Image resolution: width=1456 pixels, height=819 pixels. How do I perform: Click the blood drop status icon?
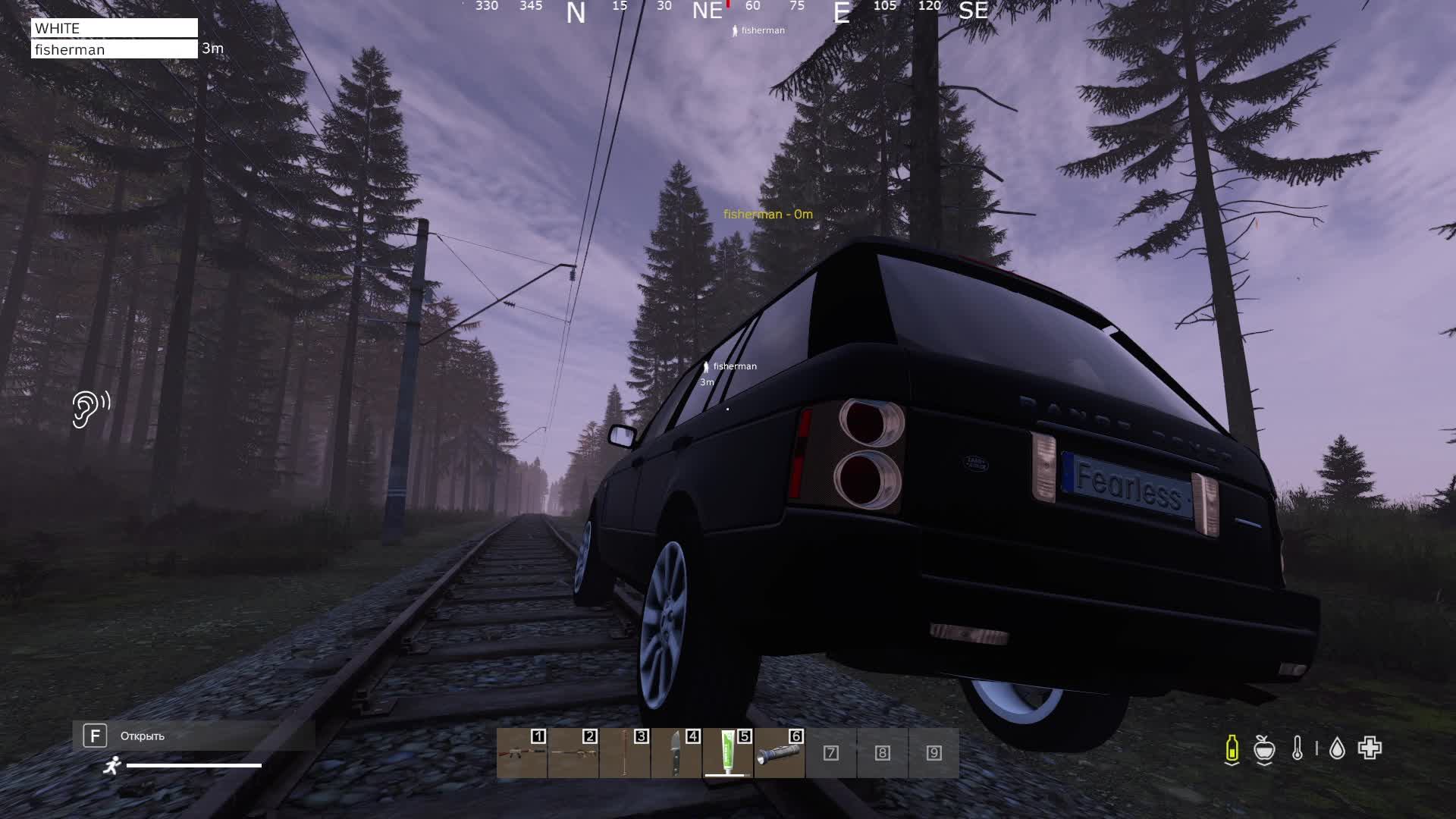pyautogui.click(x=1337, y=749)
